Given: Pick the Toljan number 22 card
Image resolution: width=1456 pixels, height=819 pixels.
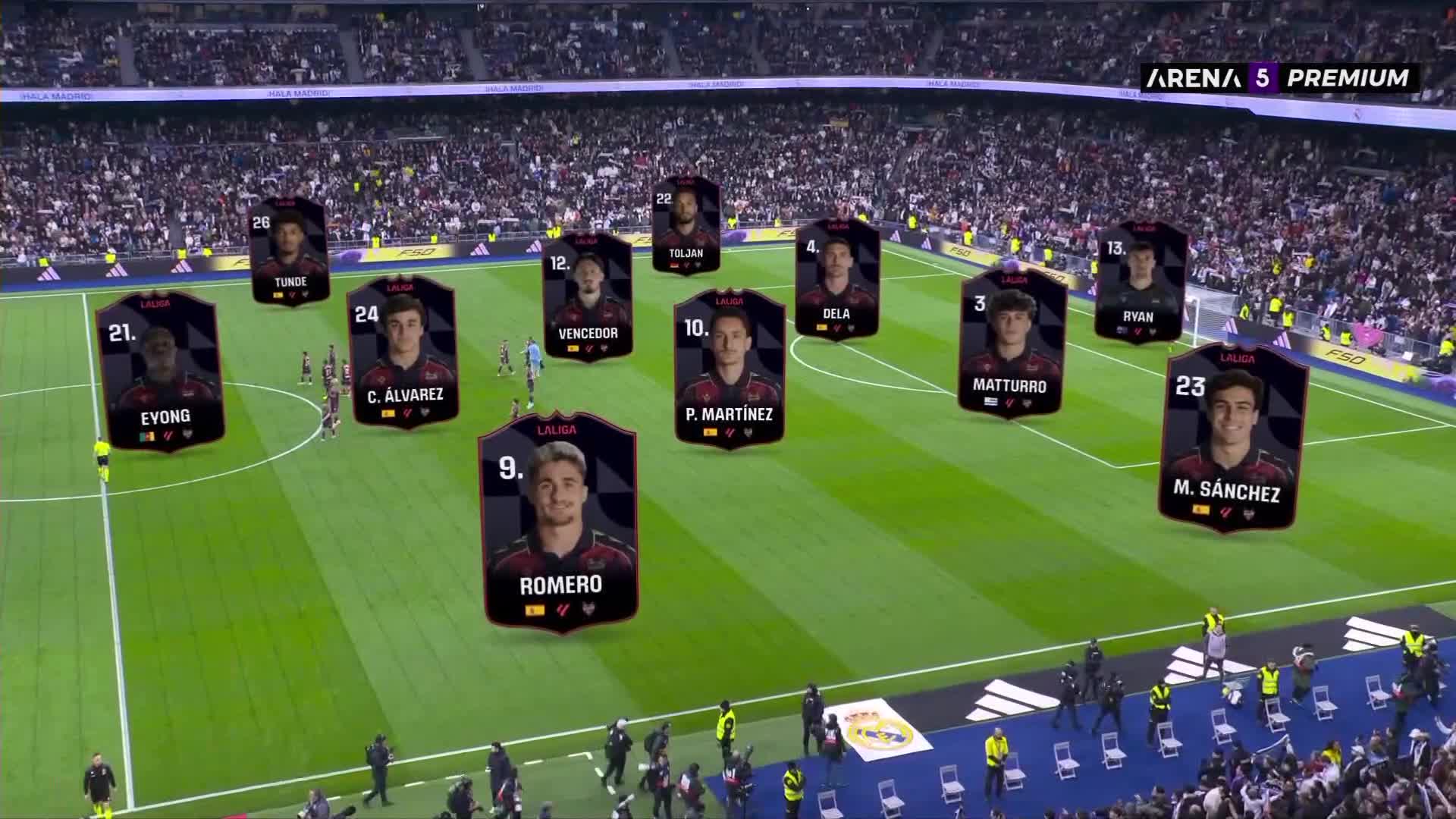Looking at the screenshot, I should coord(686,226).
